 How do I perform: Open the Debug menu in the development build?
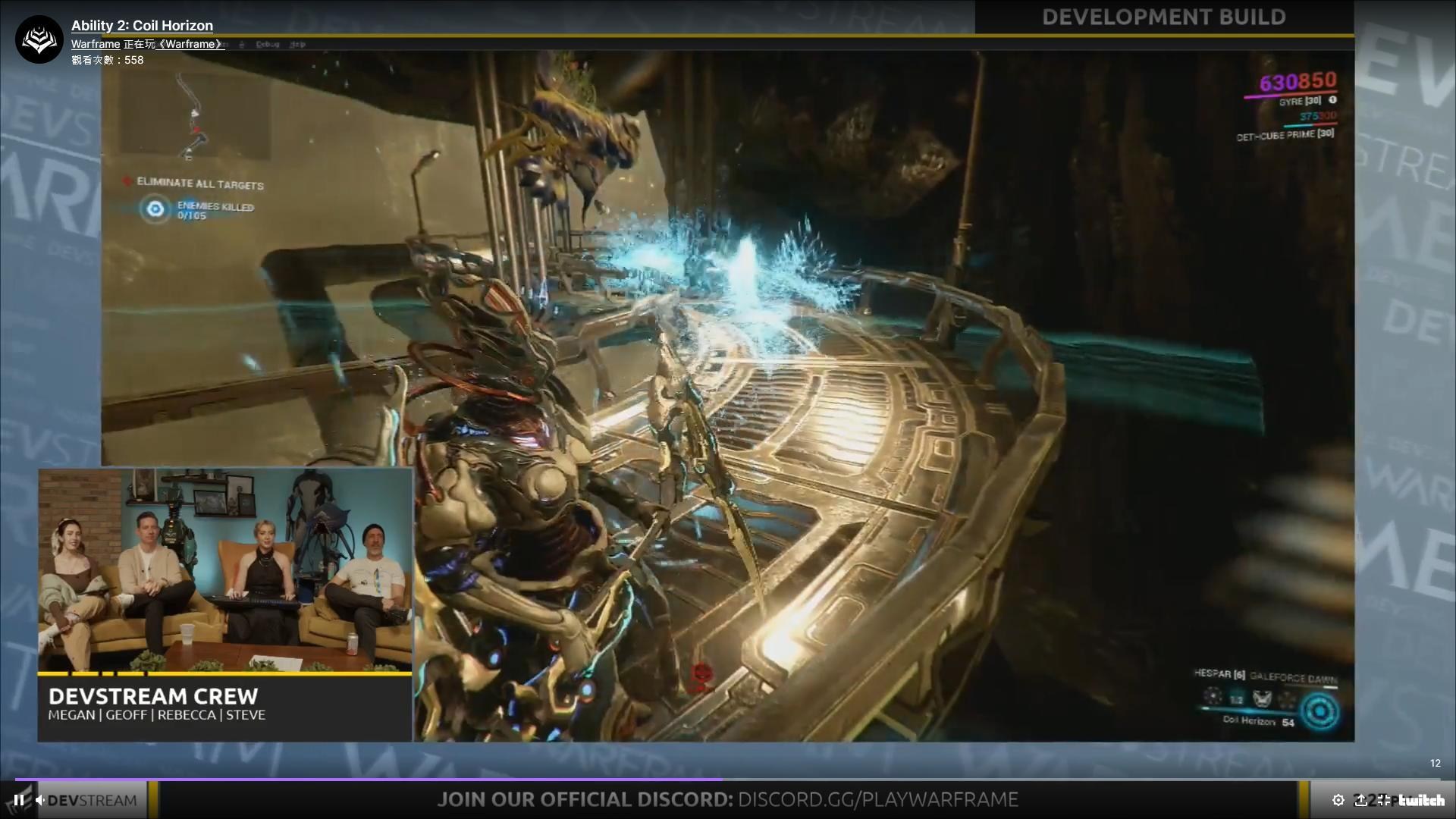point(267,44)
